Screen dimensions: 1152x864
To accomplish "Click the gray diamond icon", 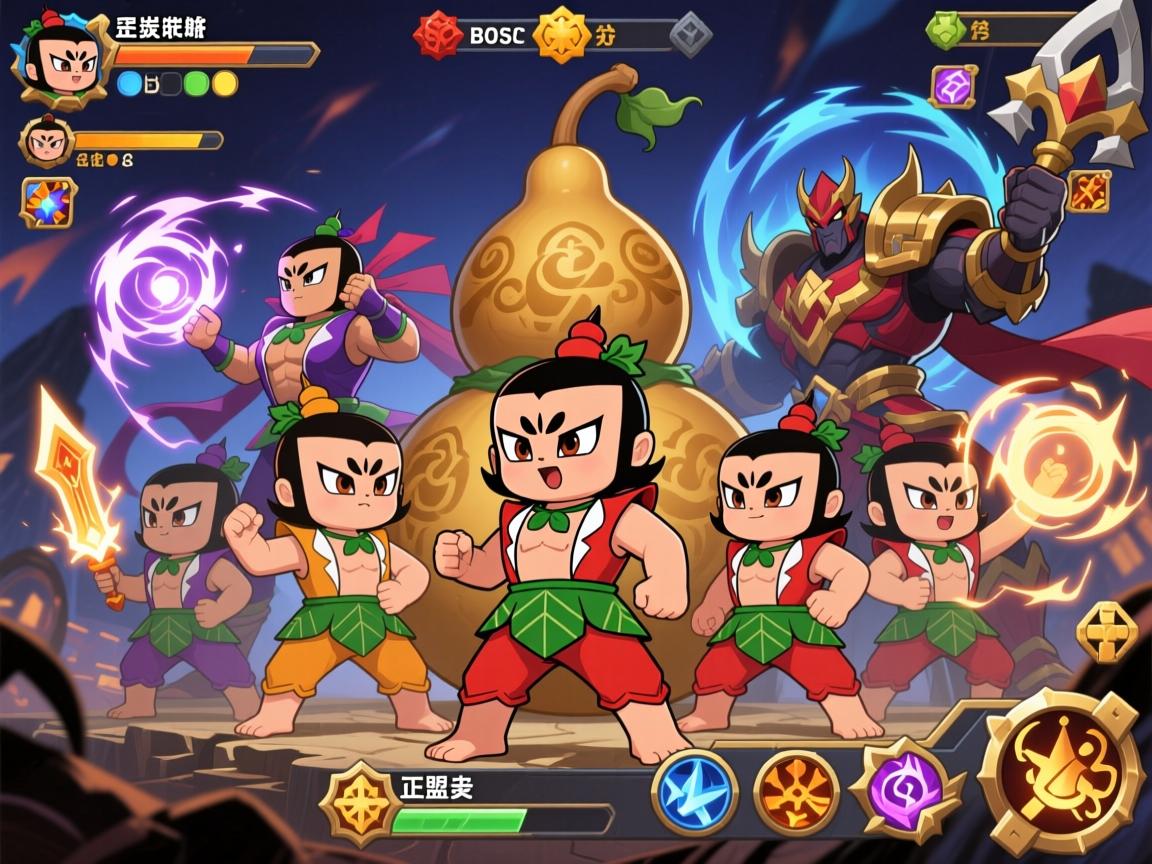I will (x=689, y=36).
